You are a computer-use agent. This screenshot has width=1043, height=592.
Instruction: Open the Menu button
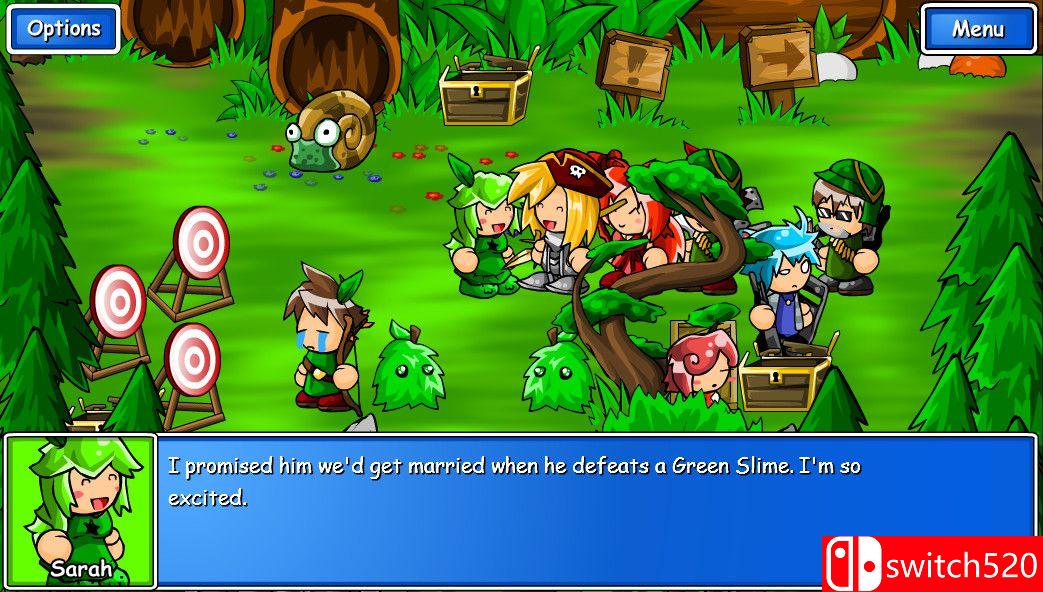(x=978, y=29)
